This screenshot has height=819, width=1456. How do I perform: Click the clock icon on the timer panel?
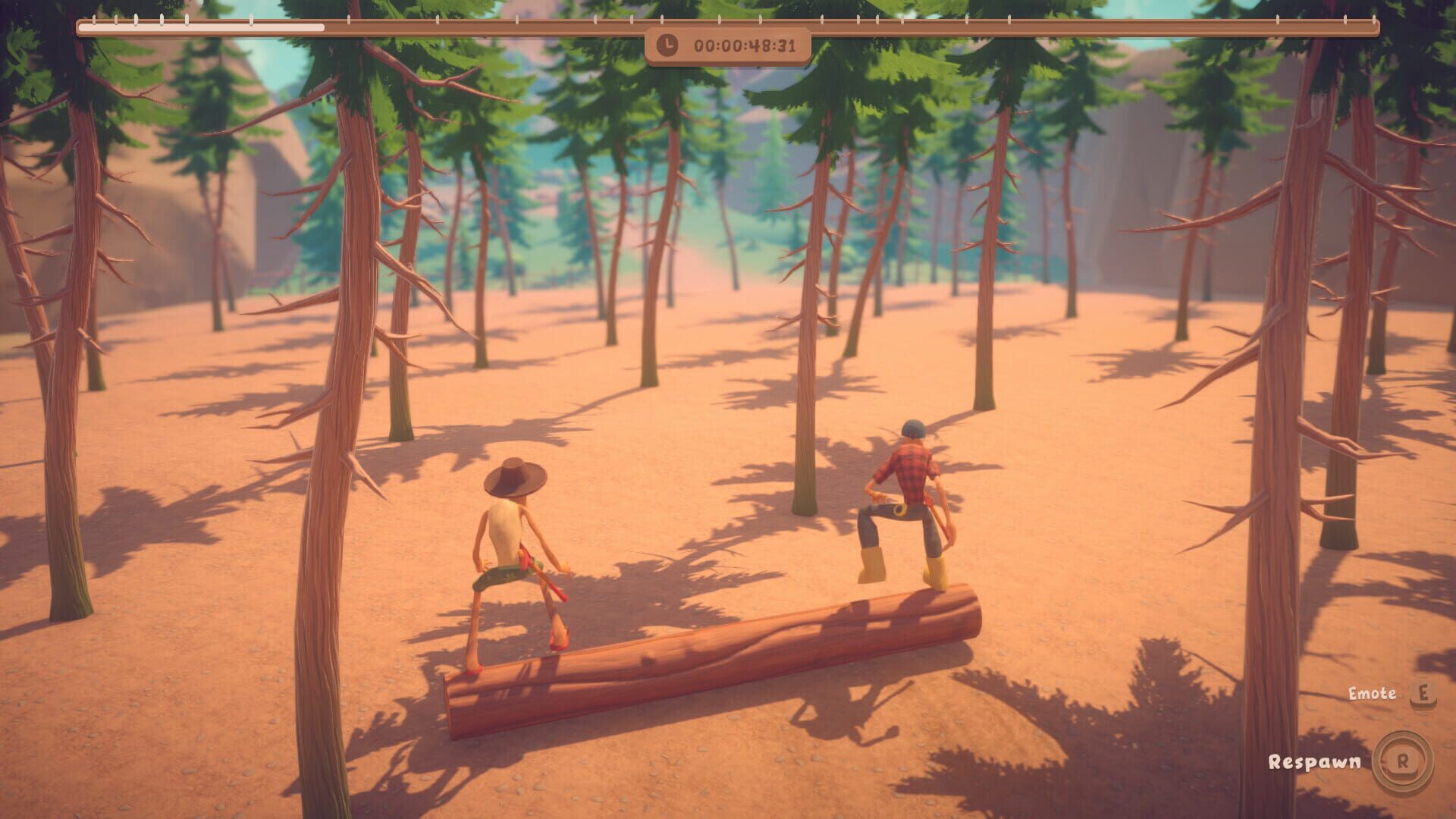coord(666,46)
